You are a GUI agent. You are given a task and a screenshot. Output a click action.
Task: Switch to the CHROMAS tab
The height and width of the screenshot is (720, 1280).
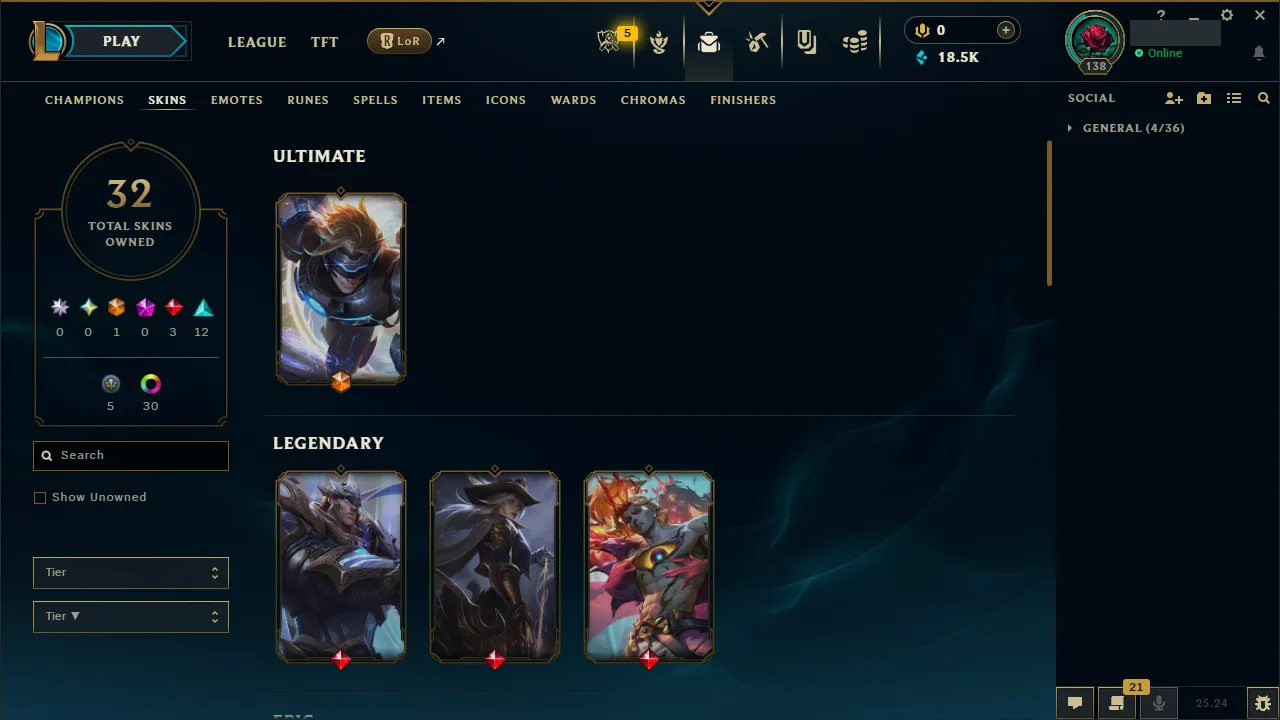653,100
